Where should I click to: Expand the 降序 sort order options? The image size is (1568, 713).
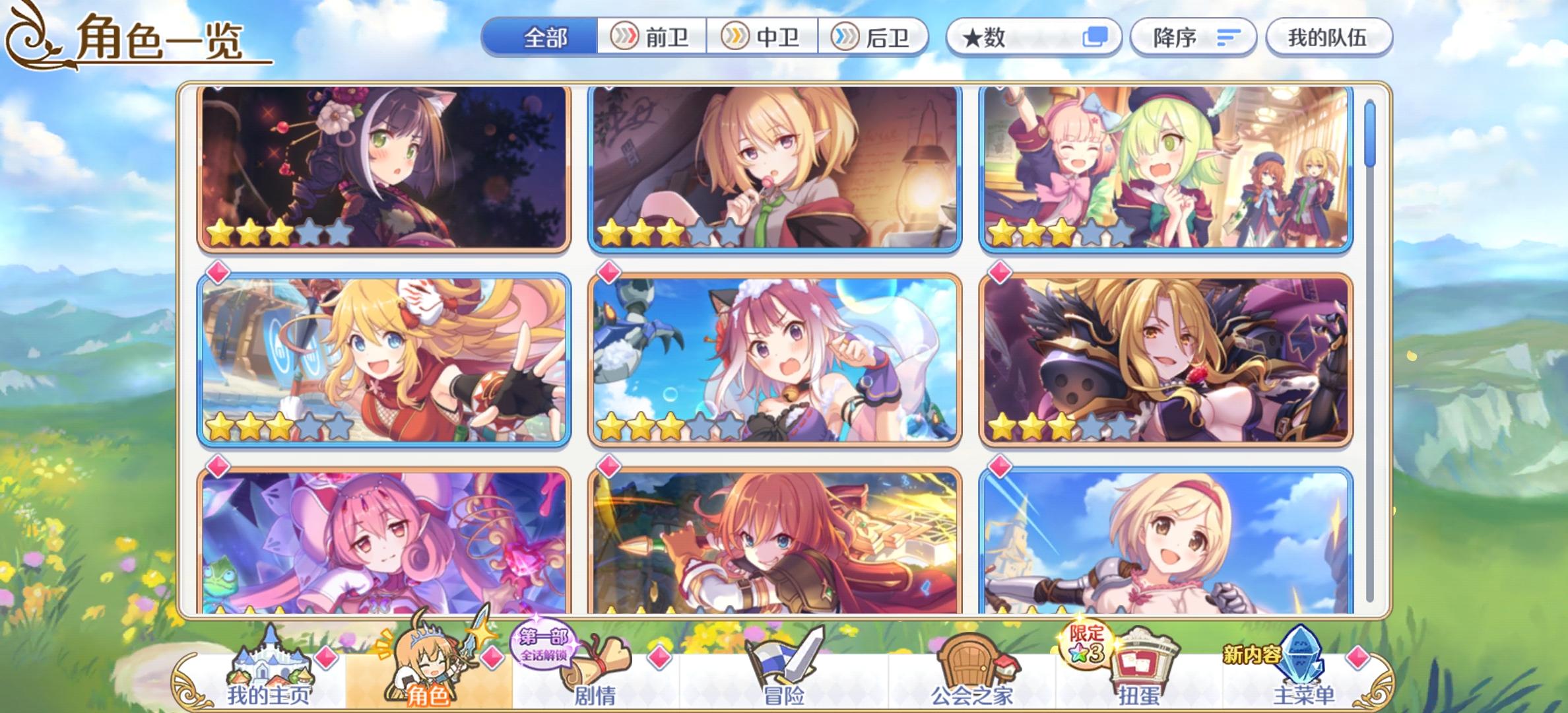pyautogui.click(x=1181, y=39)
